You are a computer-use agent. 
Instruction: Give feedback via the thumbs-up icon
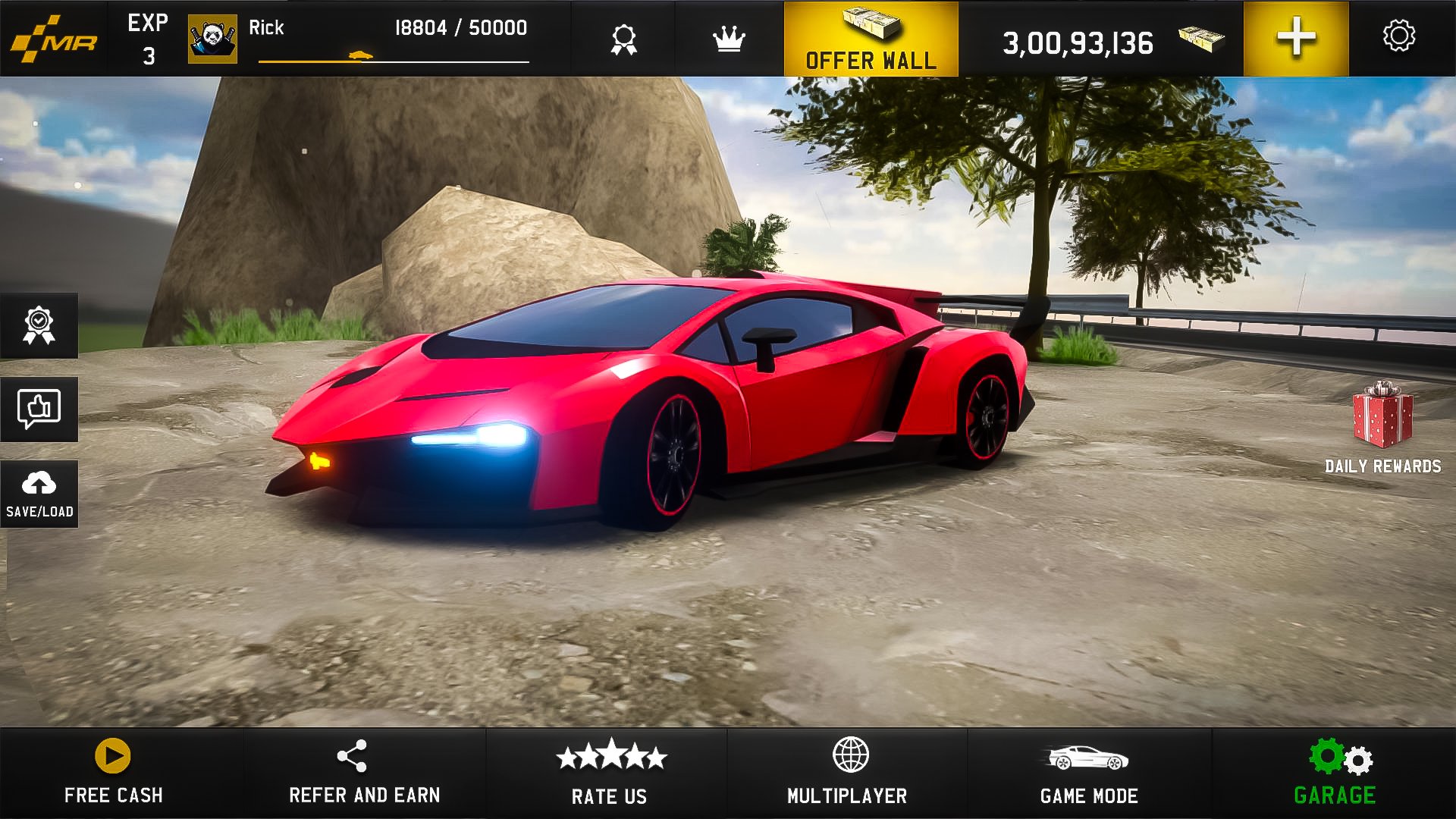coord(39,409)
